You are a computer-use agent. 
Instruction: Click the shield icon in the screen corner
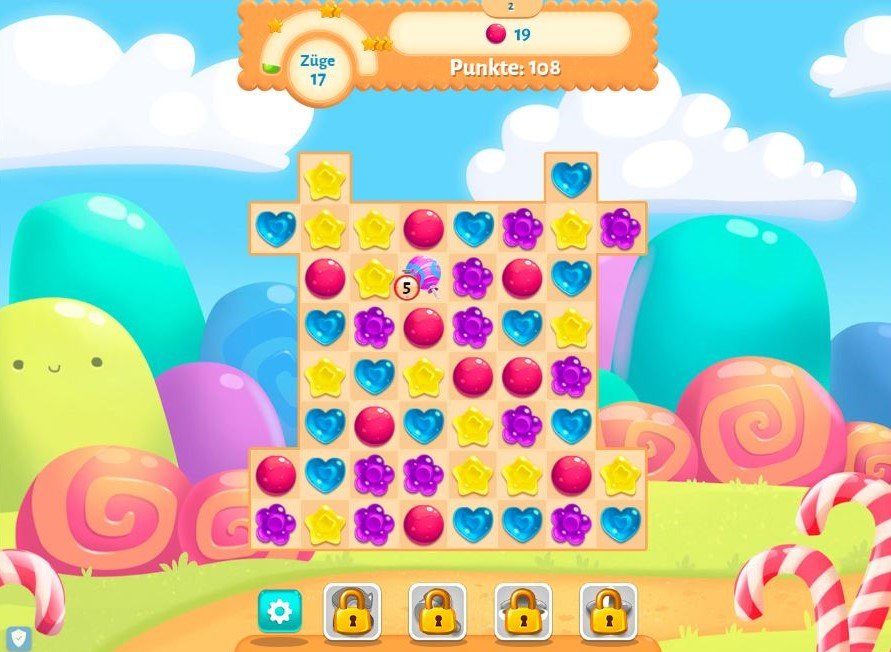pos(19,637)
